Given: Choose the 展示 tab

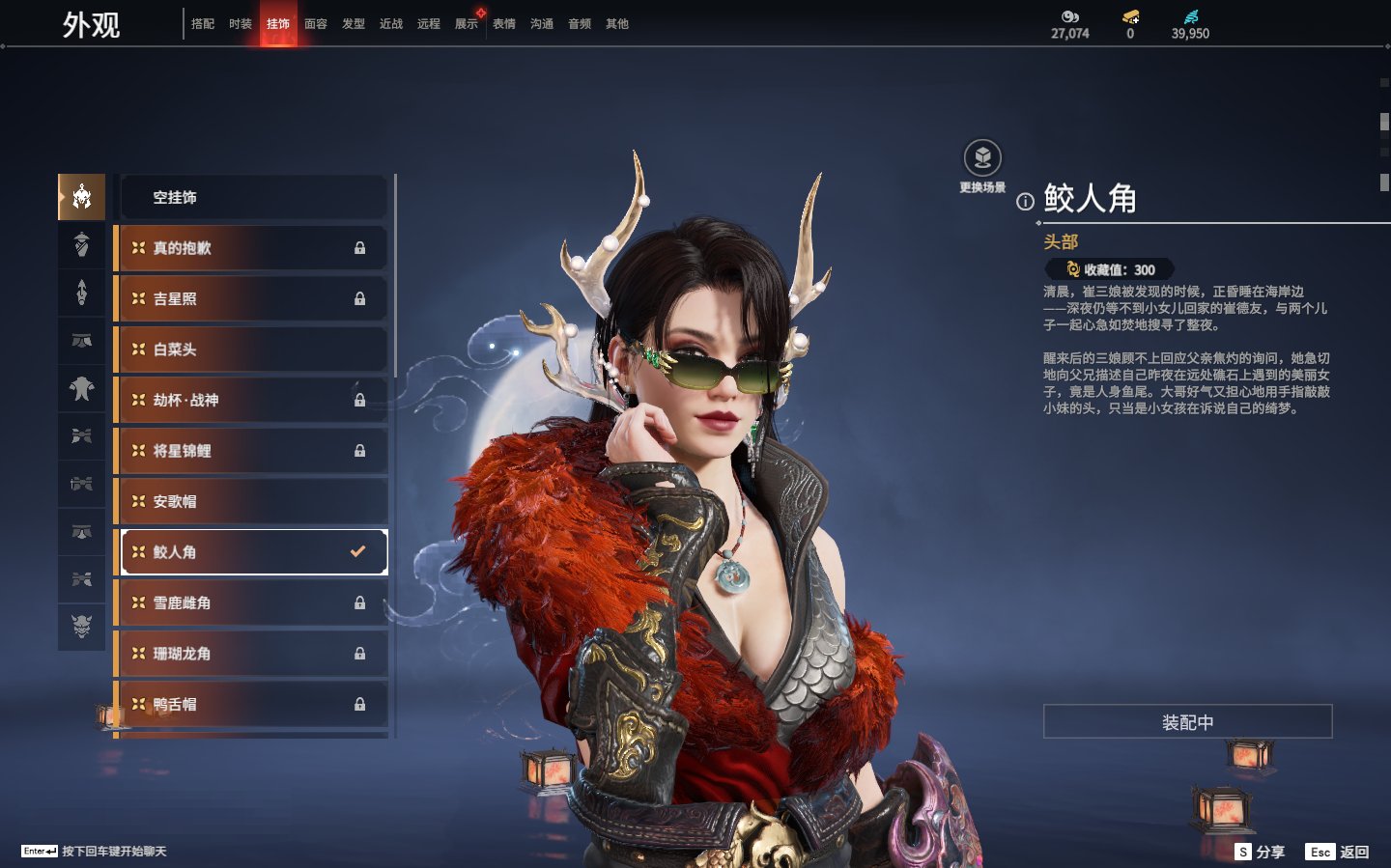Looking at the screenshot, I should [467, 24].
